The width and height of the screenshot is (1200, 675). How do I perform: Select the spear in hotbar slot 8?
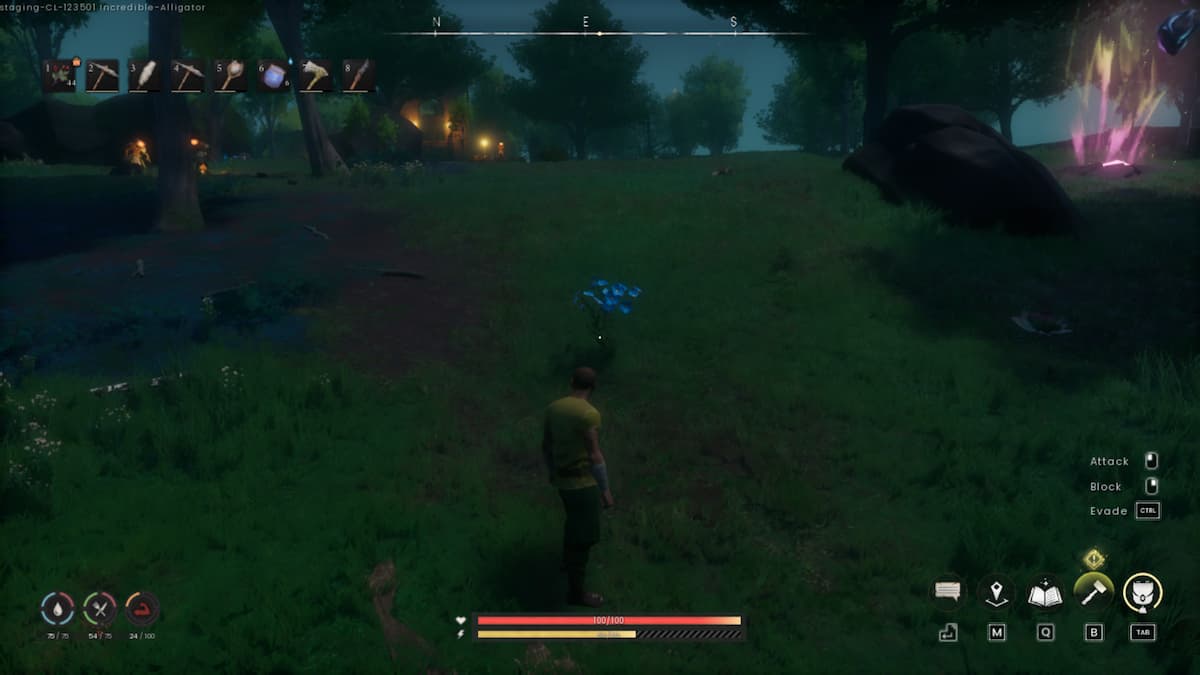359,76
